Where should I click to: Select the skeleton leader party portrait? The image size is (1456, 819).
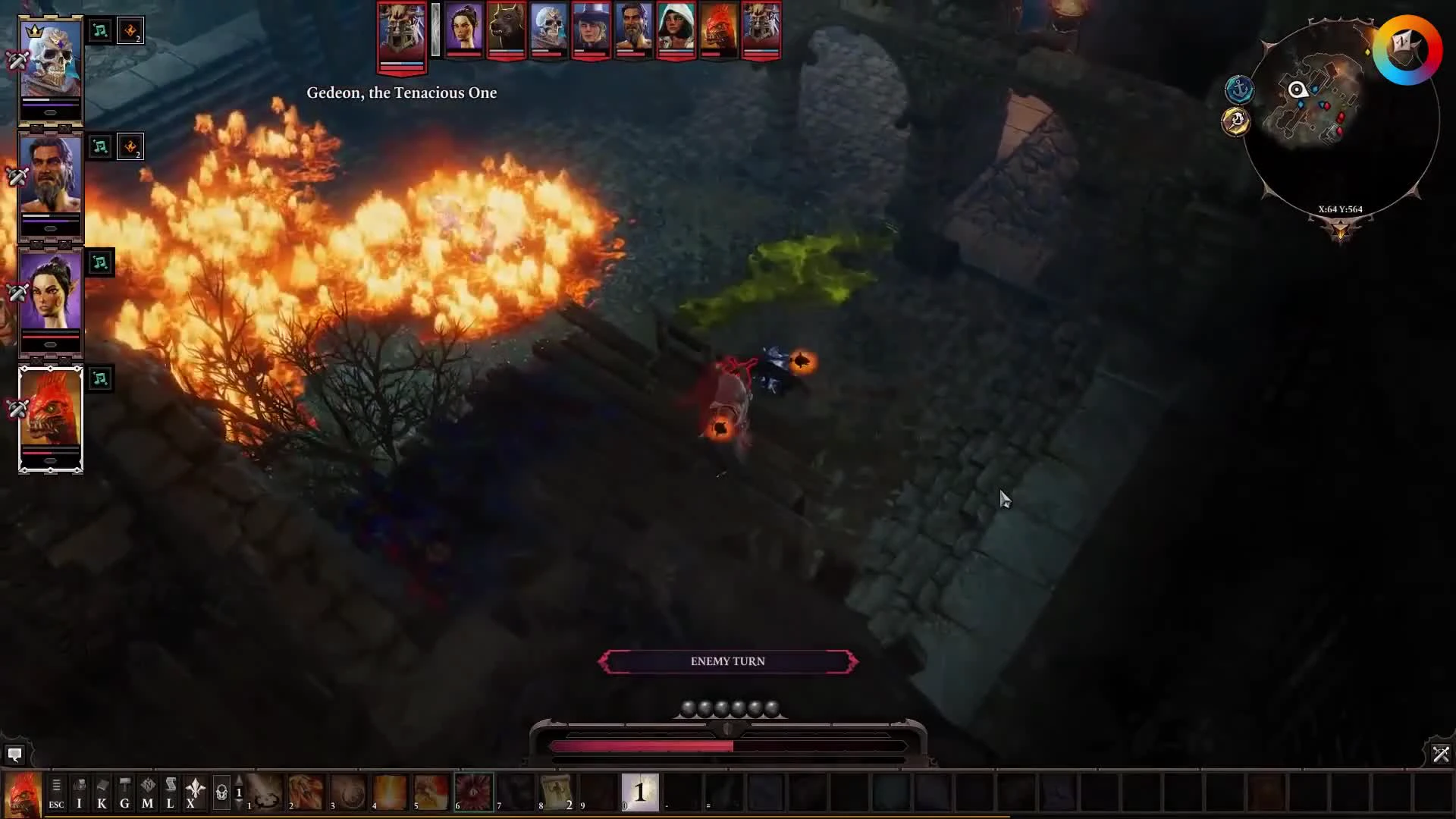click(x=50, y=61)
